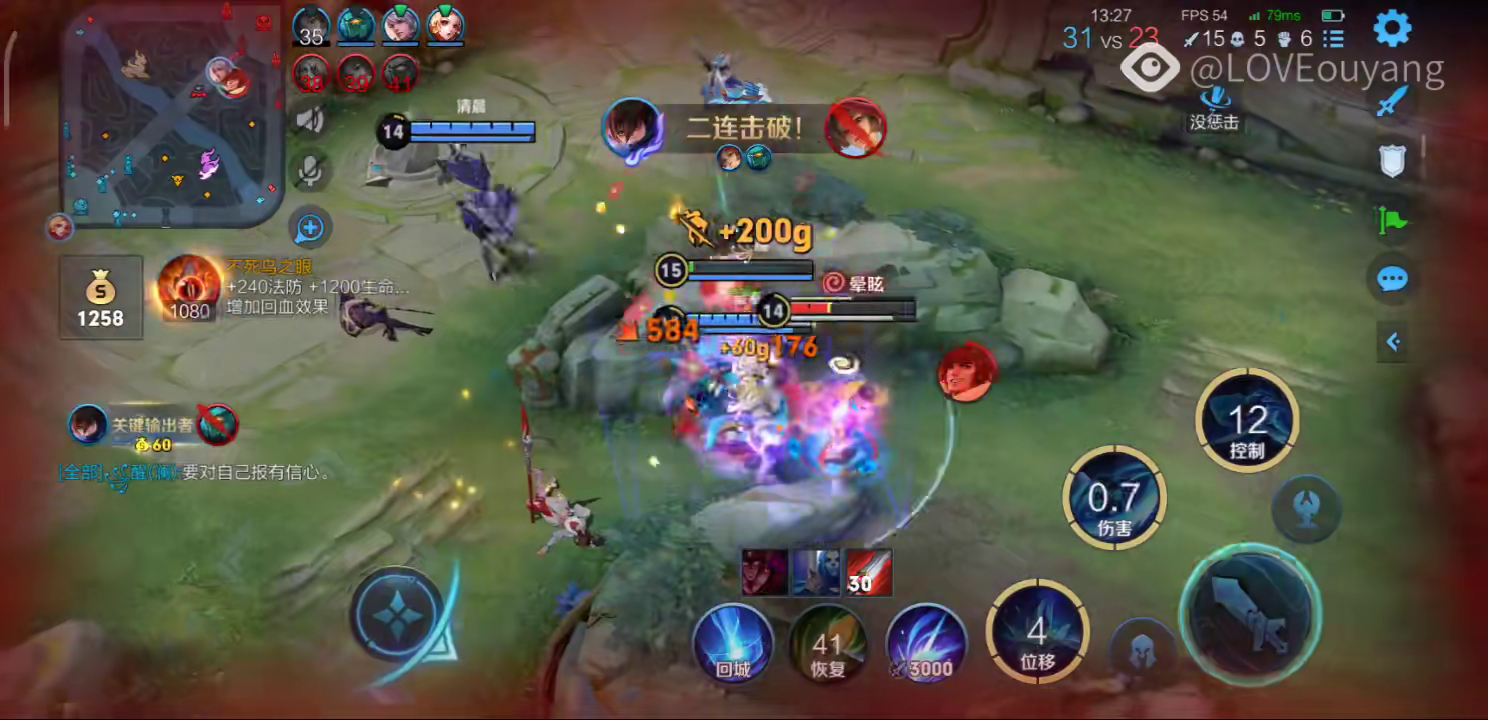This screenshot has width=1488, height=720.
Task: Toggle the speaker sound button
Action: 311,121
